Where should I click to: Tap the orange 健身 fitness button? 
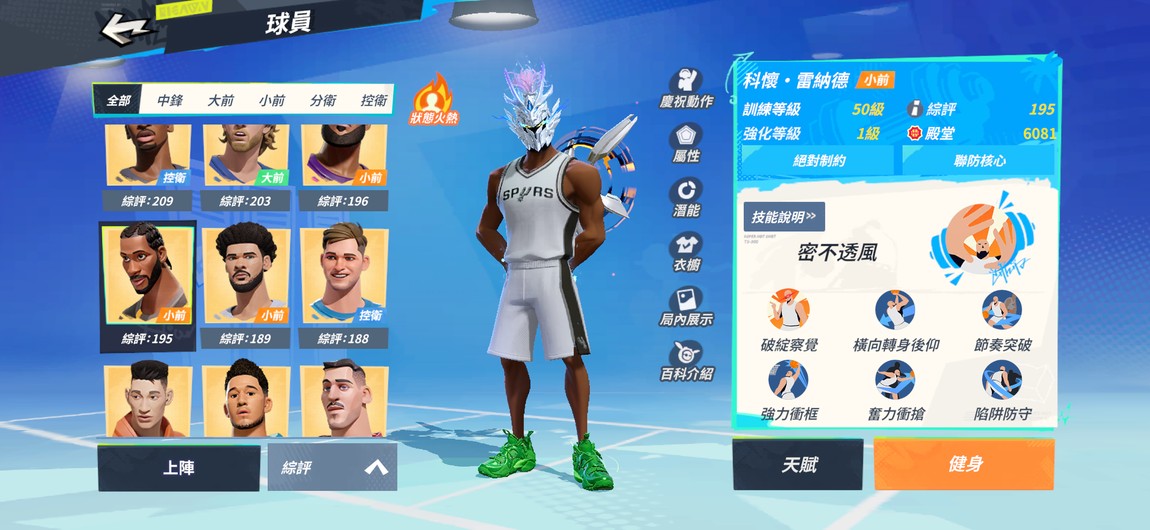[x=964, y=465]
